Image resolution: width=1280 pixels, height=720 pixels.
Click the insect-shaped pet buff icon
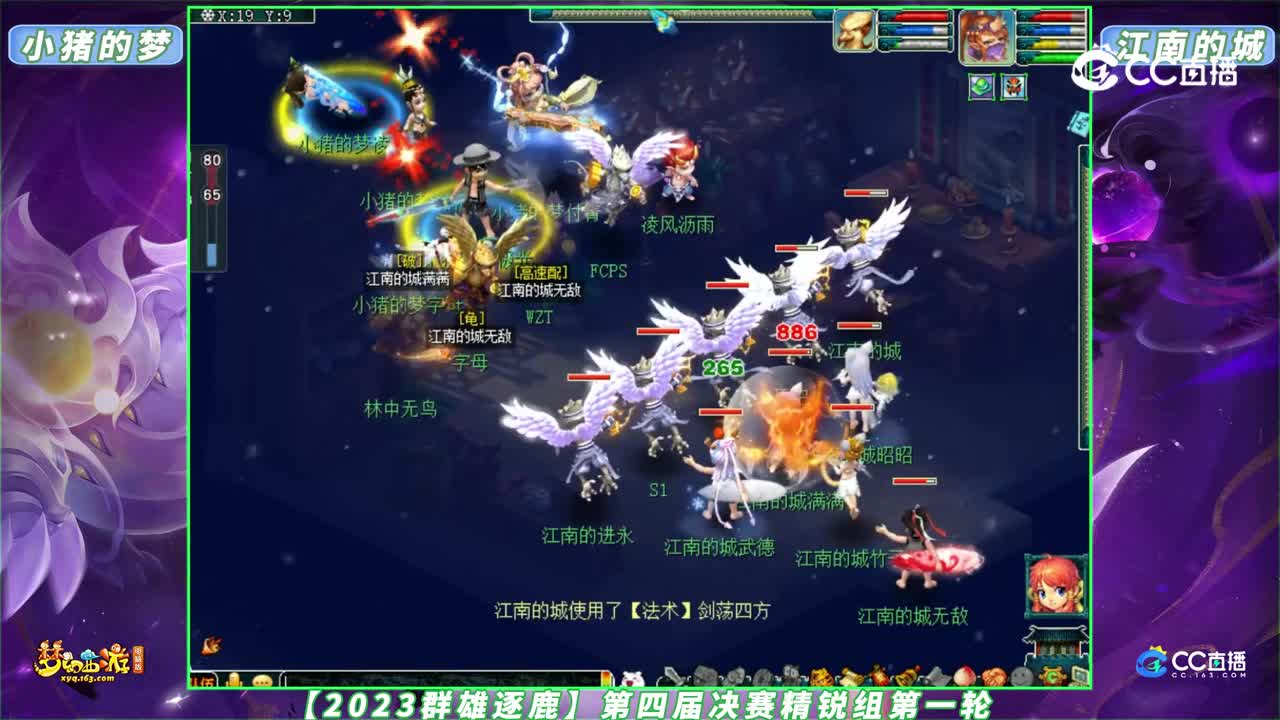coord(1014,88)
